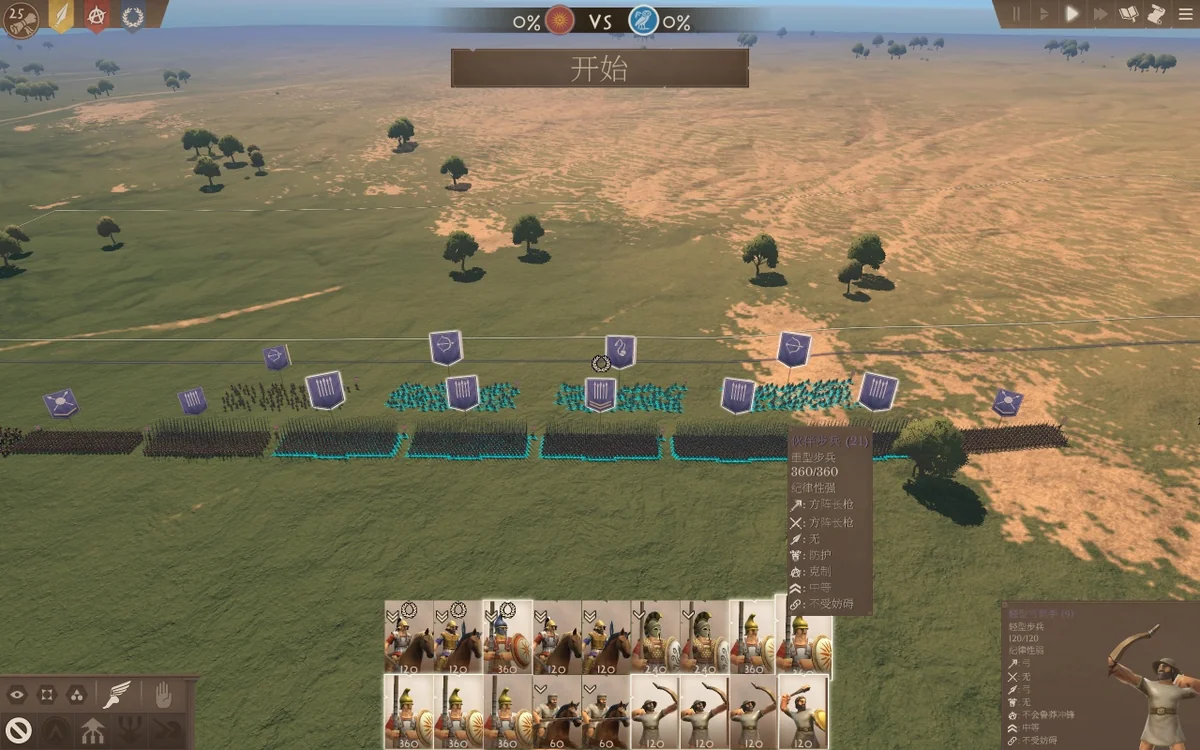Set the battle to normal play speed

[x=1072, y=14]
